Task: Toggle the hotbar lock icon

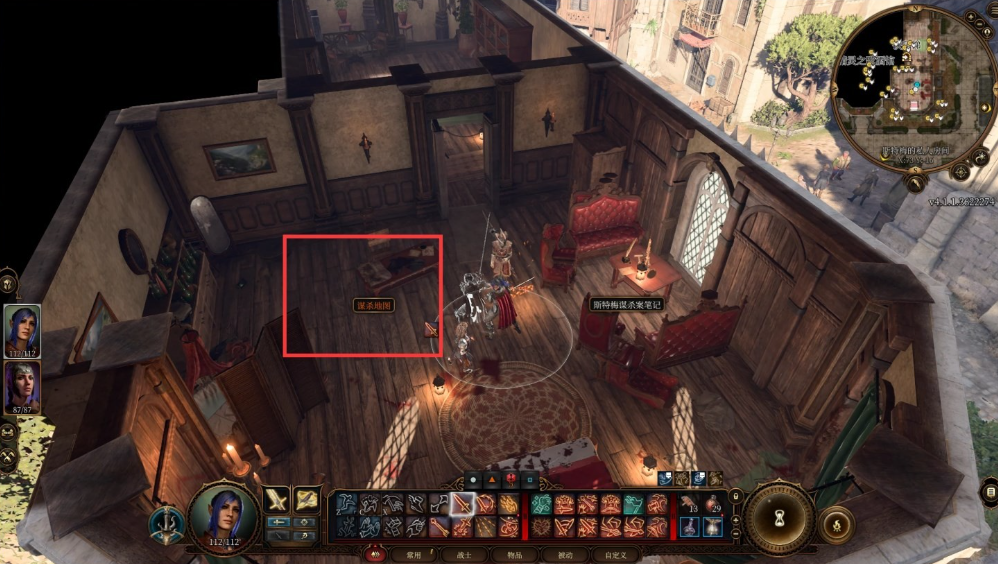Action: (x=736, y=496)
